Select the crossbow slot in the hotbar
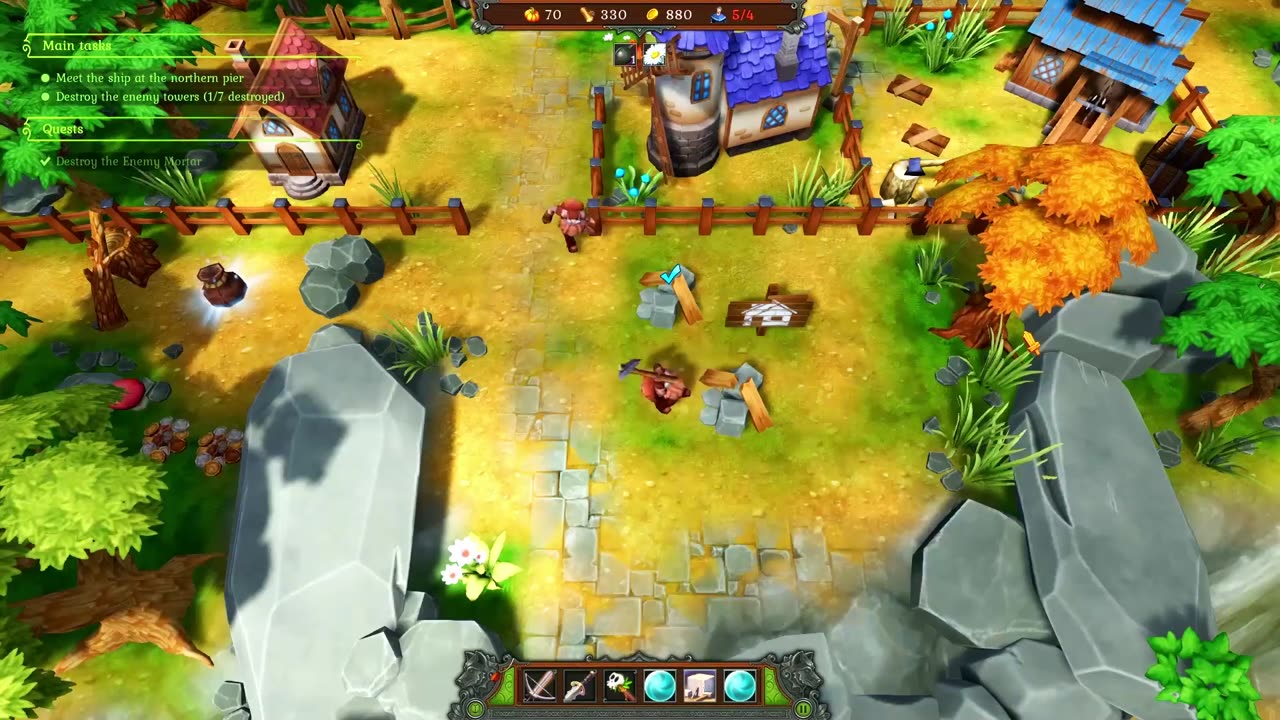Image resolution: width=1280 pixels, height=720 pixels. (x=540, y=687)
